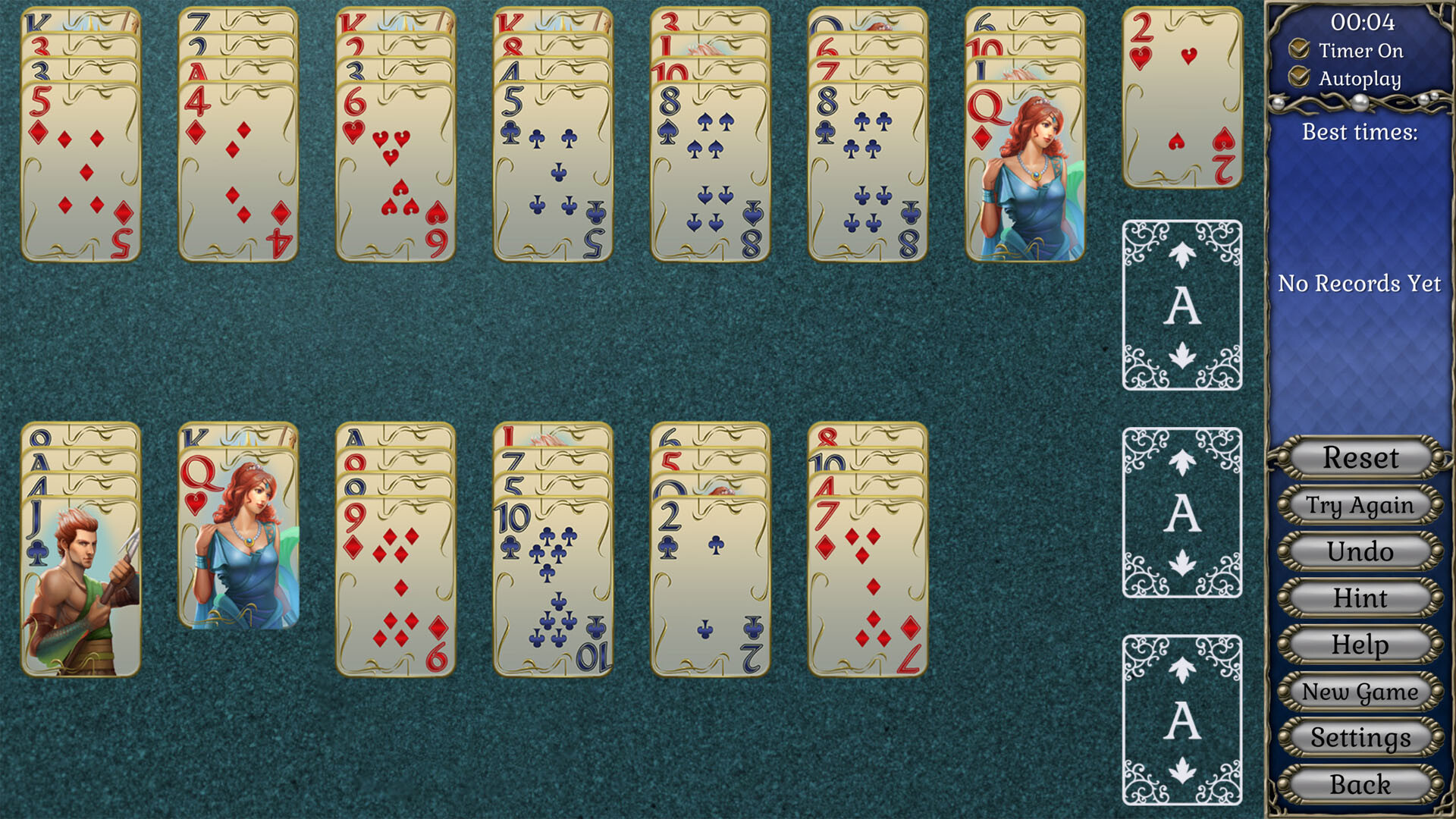
Task: Toggle the Autoplay checkbox
Action: 1299,78
